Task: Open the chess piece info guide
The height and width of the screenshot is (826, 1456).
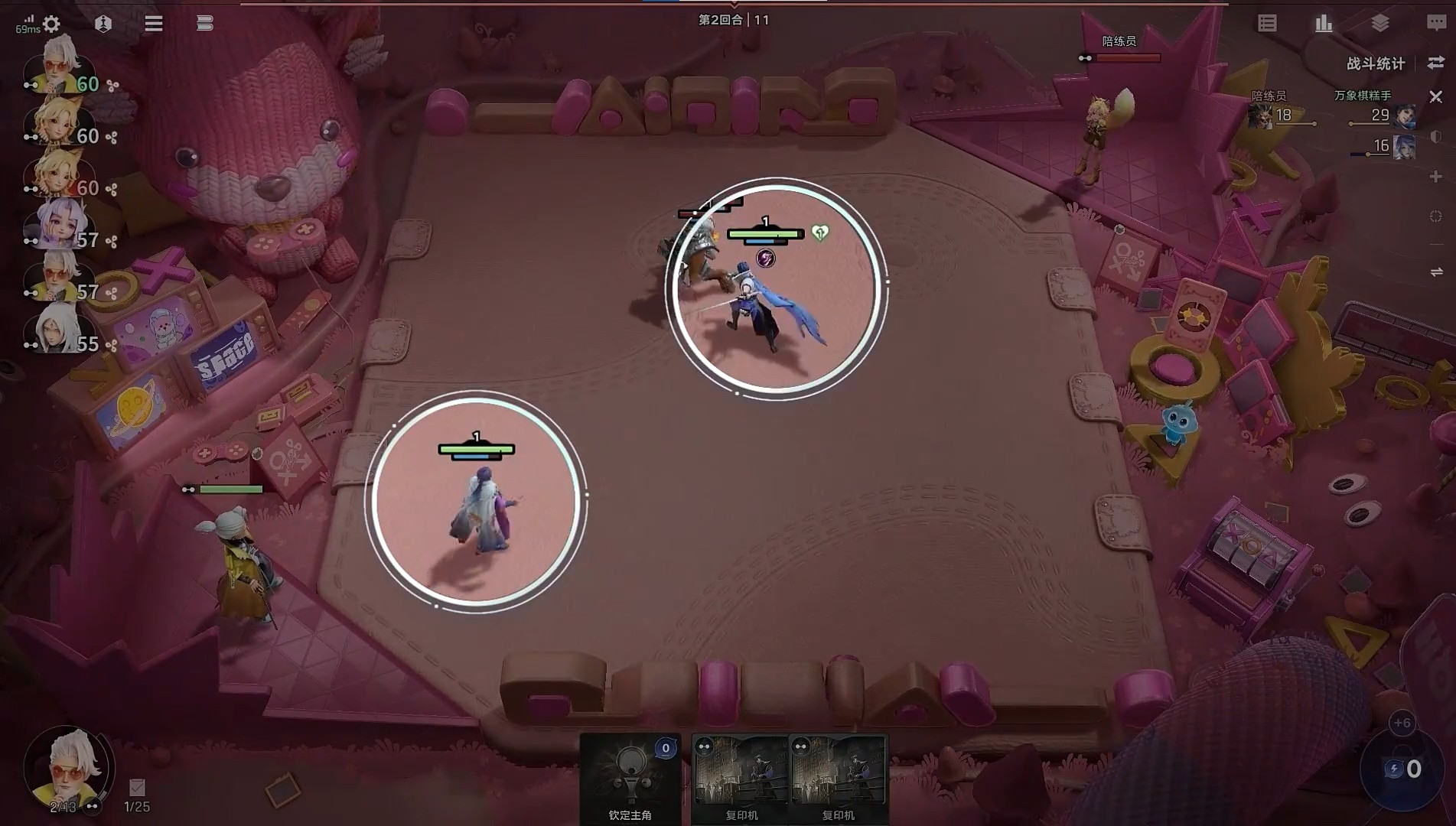Action: click(x=103, y=24)
